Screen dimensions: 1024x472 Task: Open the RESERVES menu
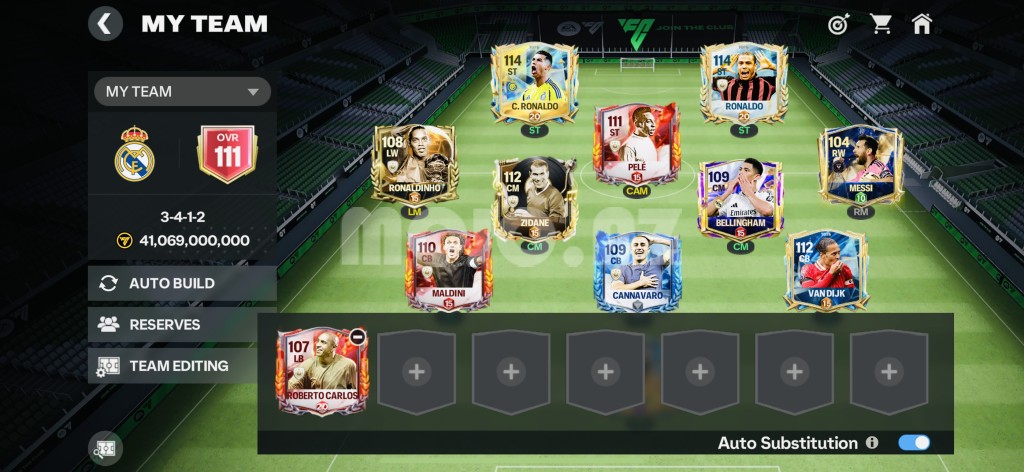(x=182, y=324)
